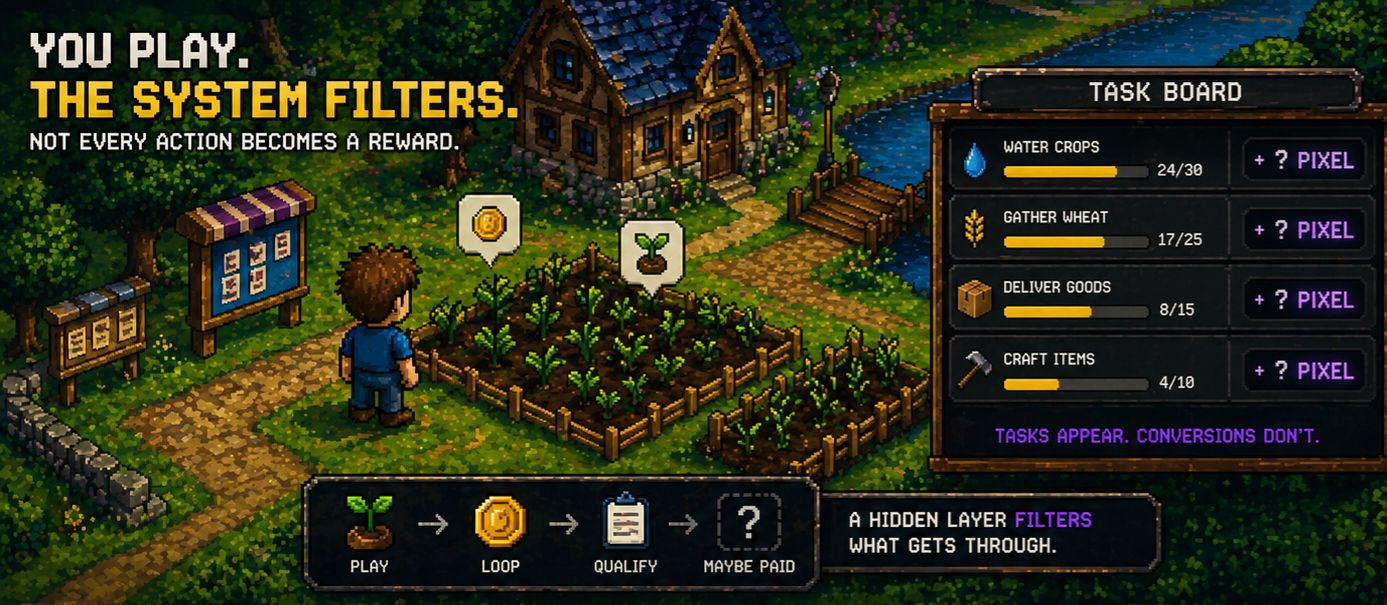This screenshot has width=1387, height=605.
Task: Choose the Deliver Goods task entry
Action: tap(1090, 299)
